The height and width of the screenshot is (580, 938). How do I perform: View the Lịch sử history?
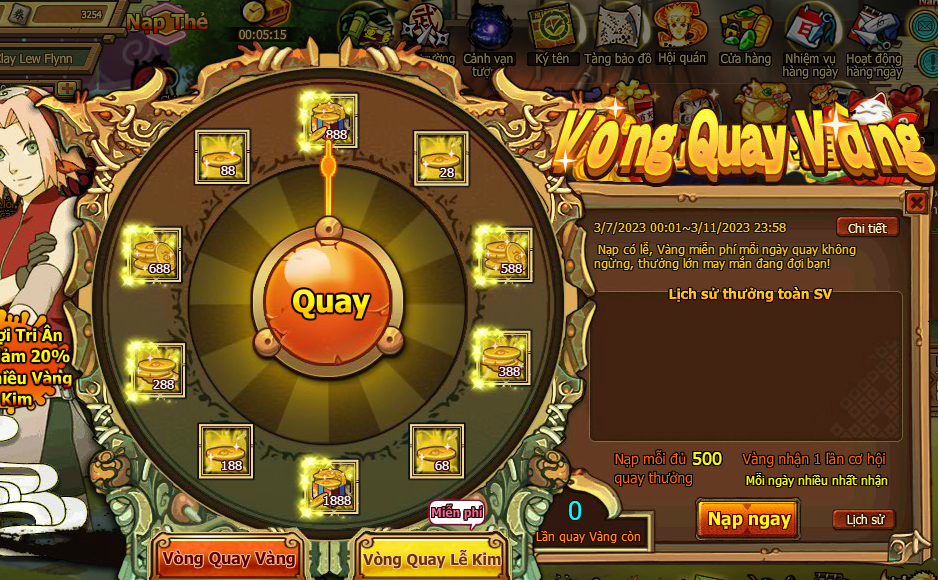[864, 520]
